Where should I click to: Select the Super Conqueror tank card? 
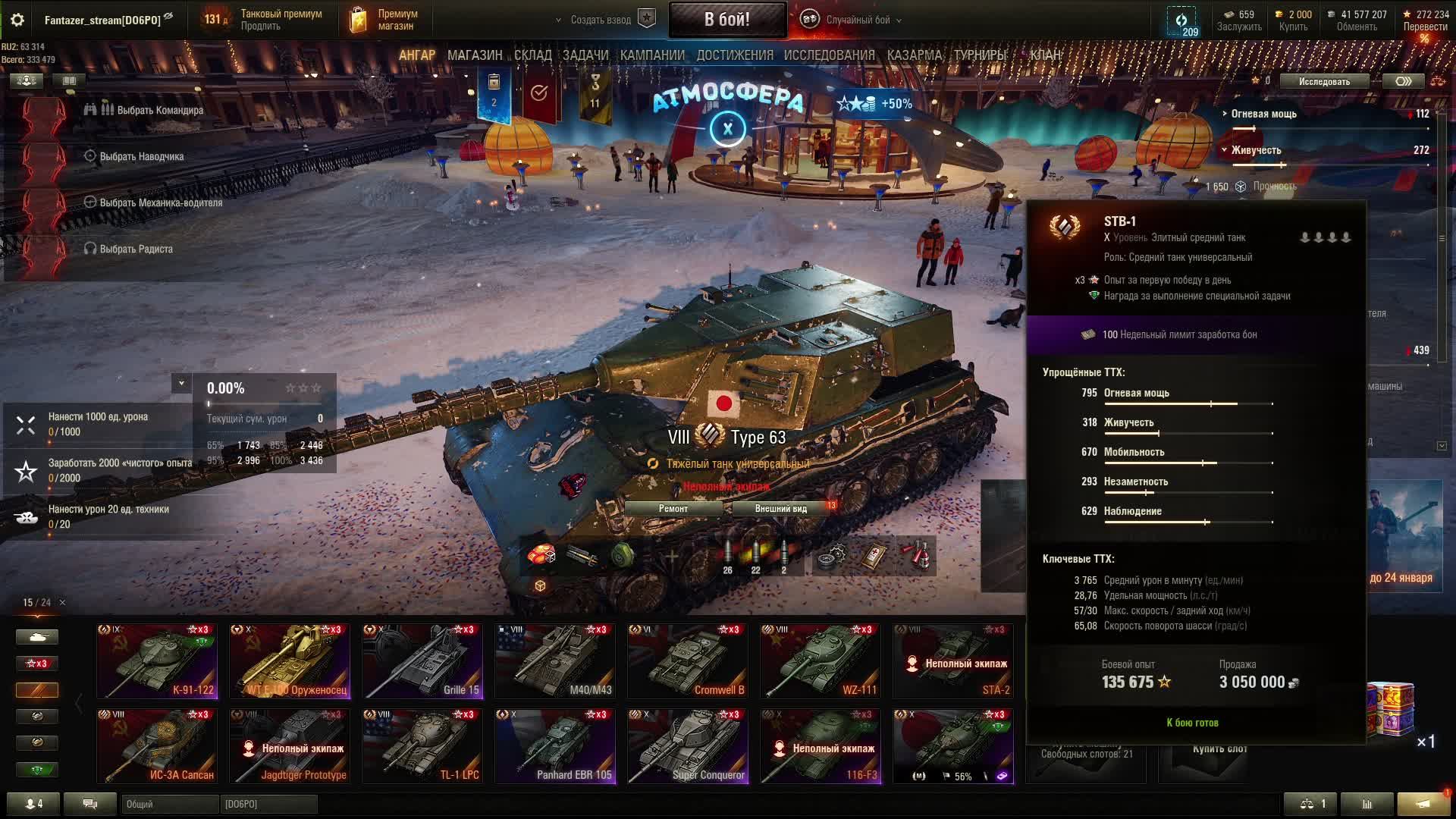[x=688, y=745]
